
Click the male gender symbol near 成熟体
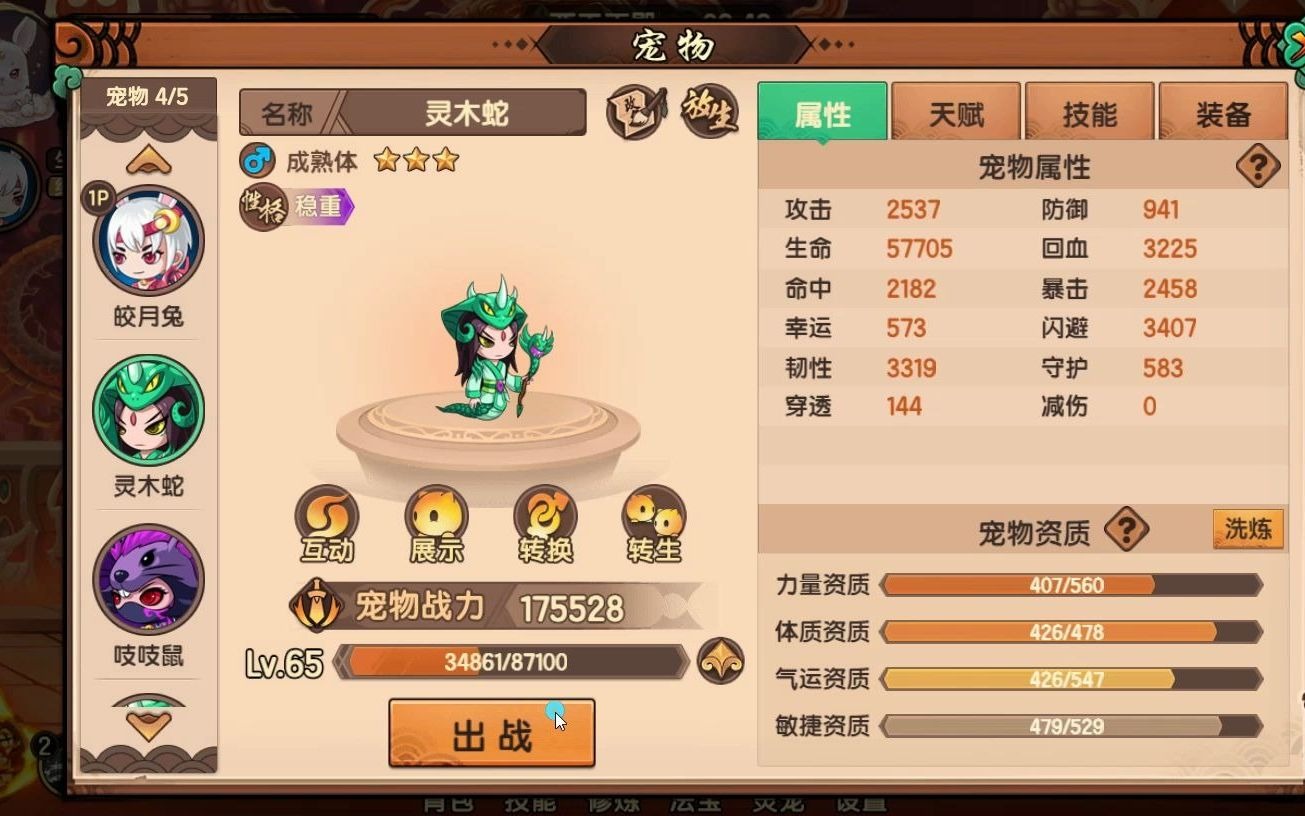tap(259, 158)
